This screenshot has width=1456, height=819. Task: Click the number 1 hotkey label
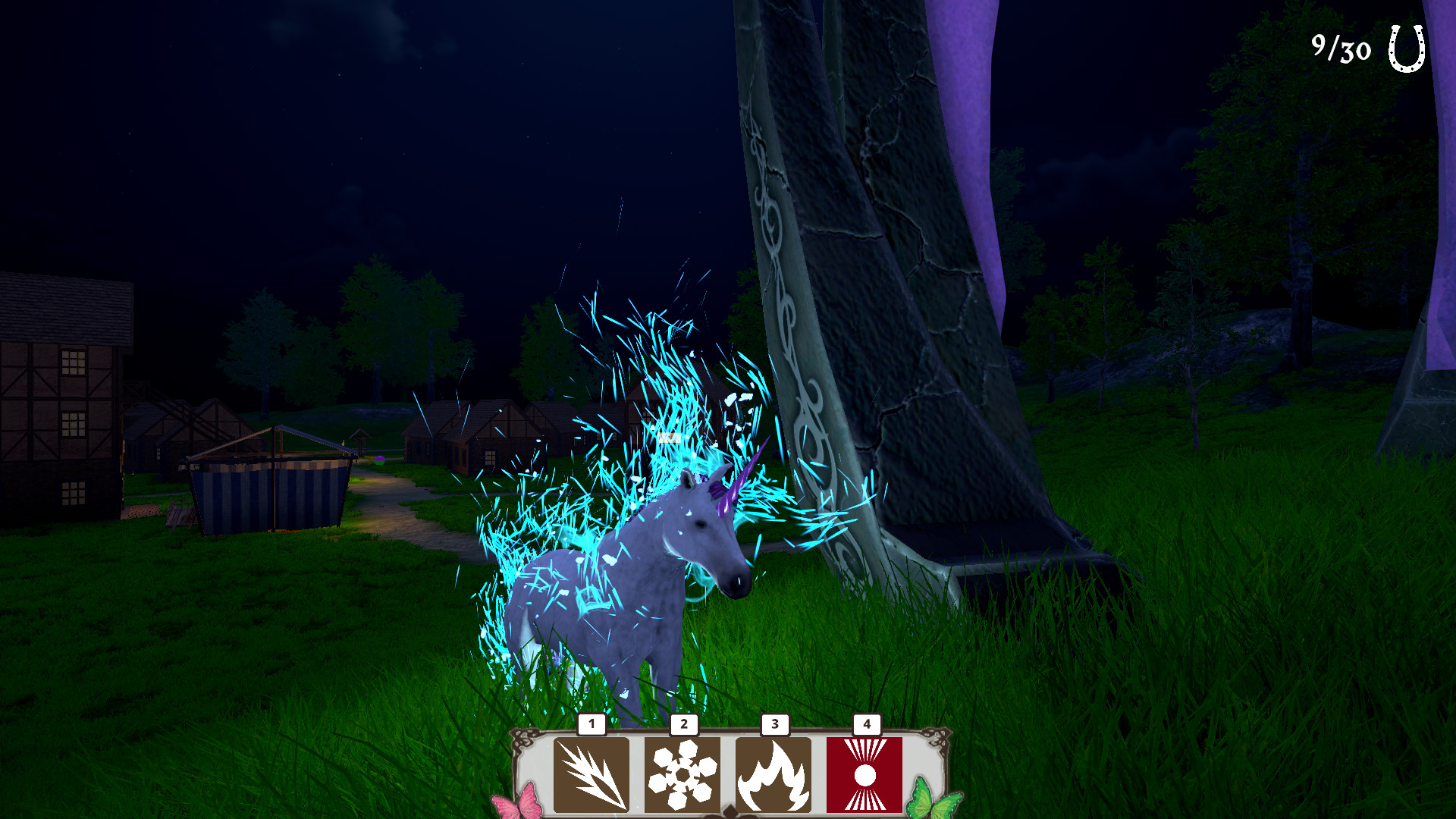(590, 725)
